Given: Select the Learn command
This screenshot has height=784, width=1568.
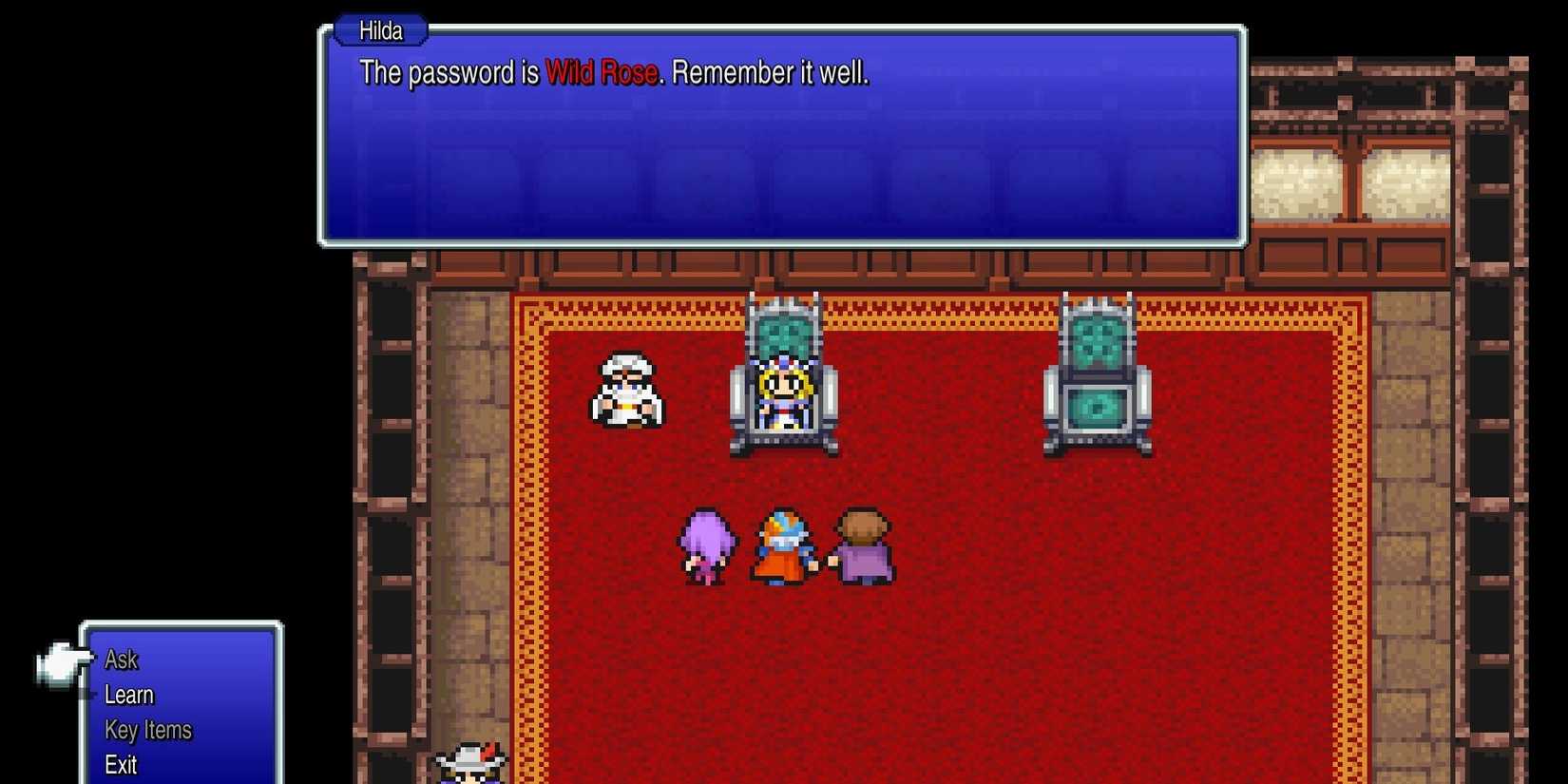Looking at the screenshot, I should (x=128, y=695).
